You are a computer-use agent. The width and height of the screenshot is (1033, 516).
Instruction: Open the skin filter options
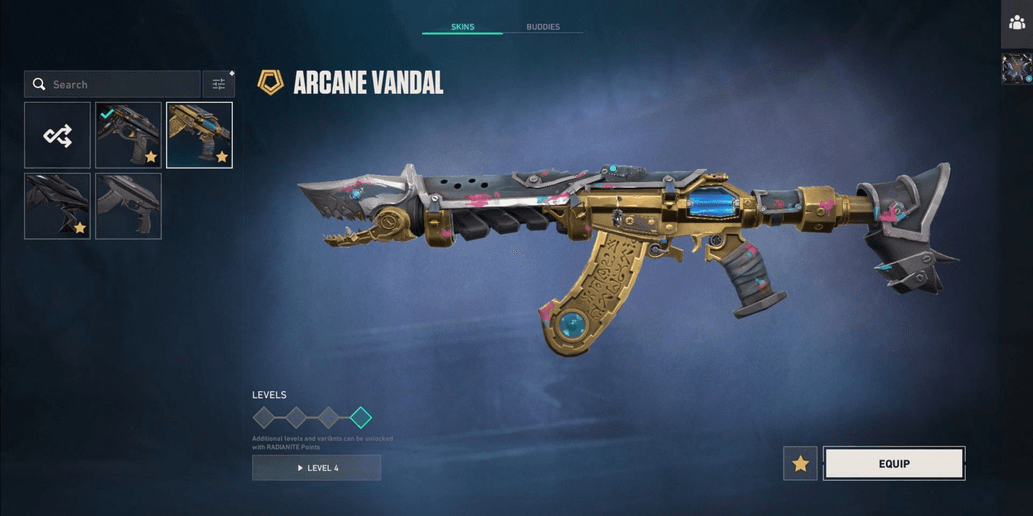pyautogui.click(x=218, y=85)
